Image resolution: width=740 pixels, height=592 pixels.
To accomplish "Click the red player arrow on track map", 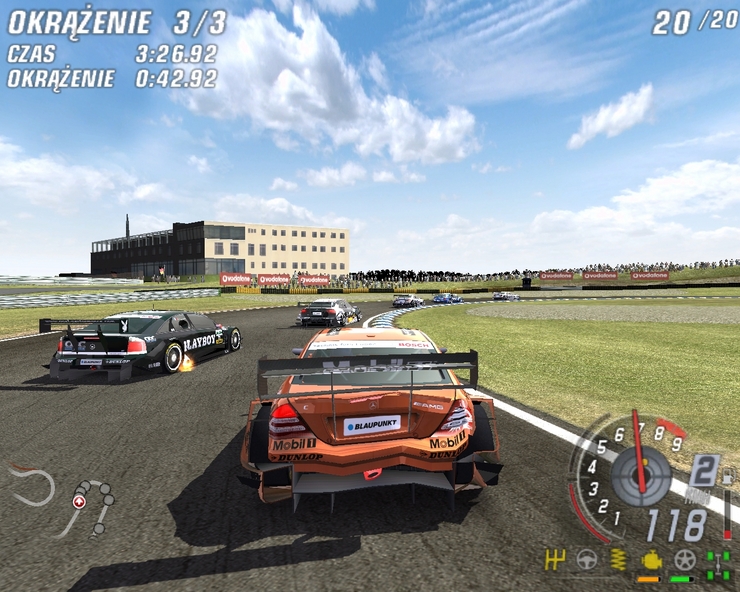I will (79, 502).
